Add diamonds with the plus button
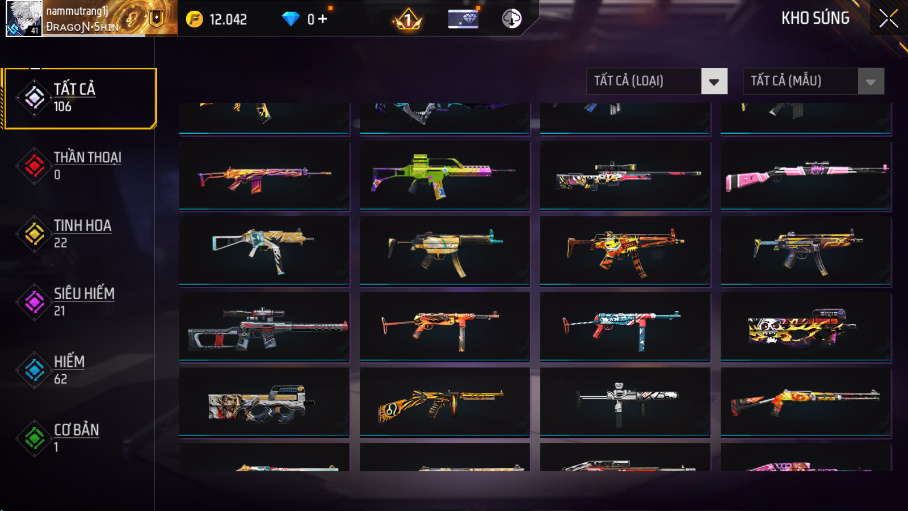 click(x=322, y=19)
